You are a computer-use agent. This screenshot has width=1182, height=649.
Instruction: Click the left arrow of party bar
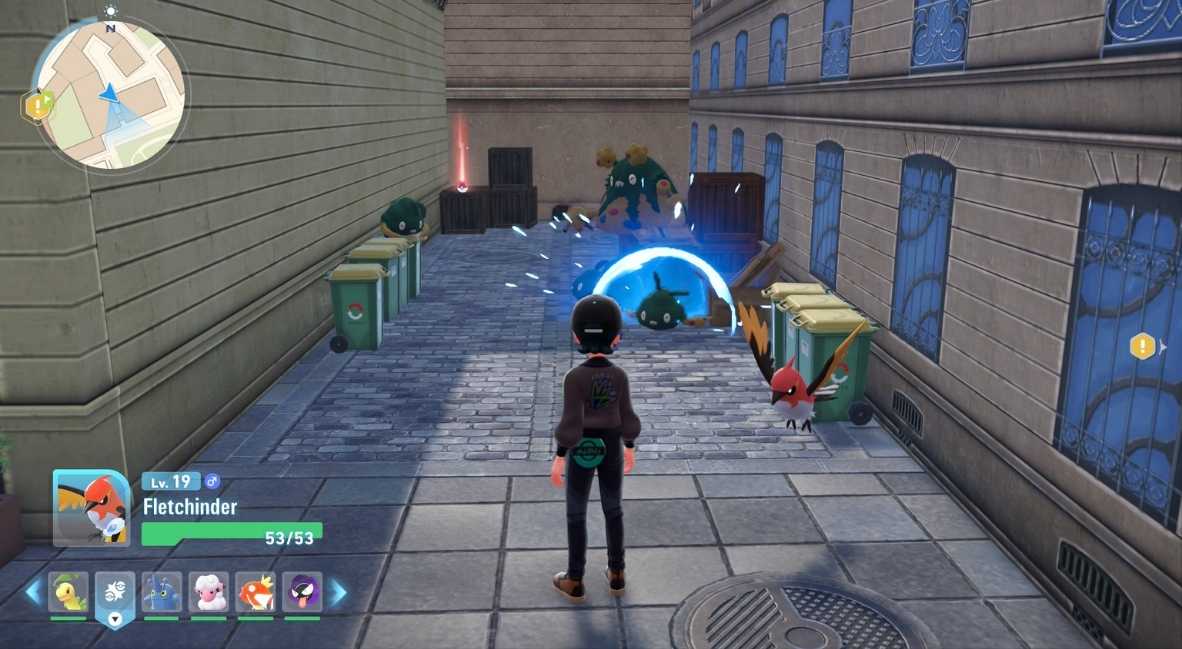point(33,593)
